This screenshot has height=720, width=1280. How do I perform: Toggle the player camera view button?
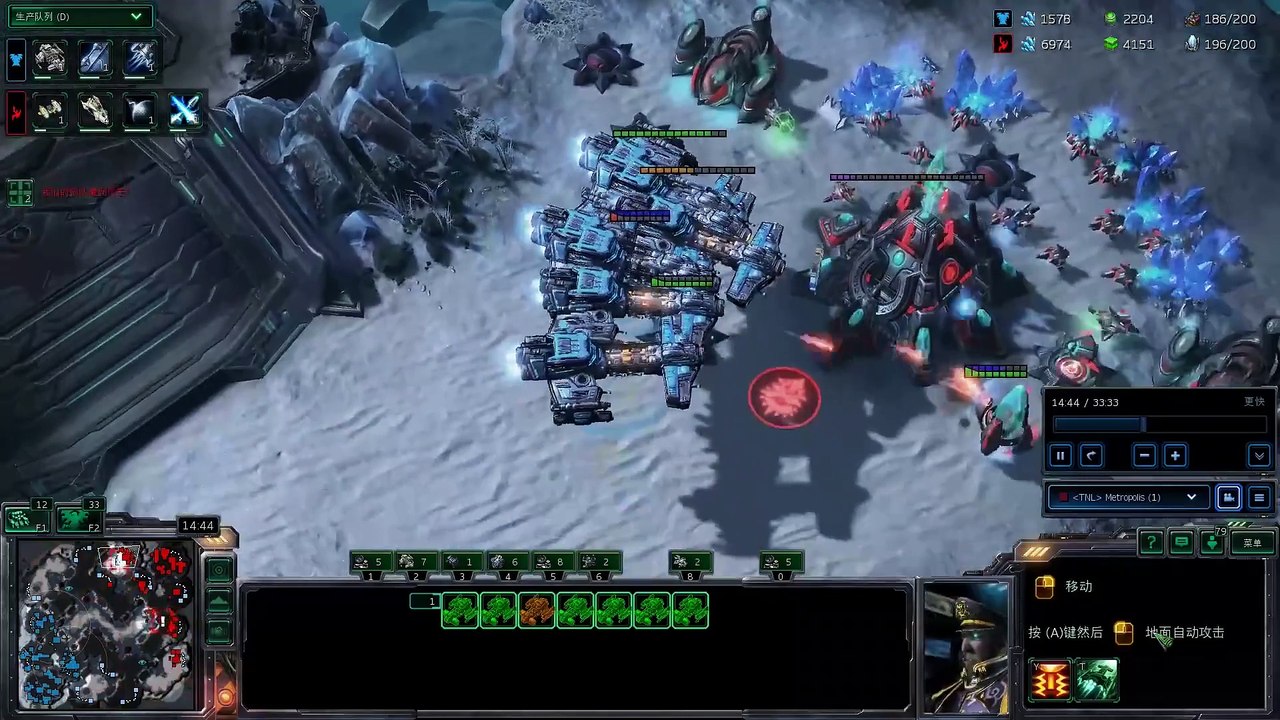1229,497
